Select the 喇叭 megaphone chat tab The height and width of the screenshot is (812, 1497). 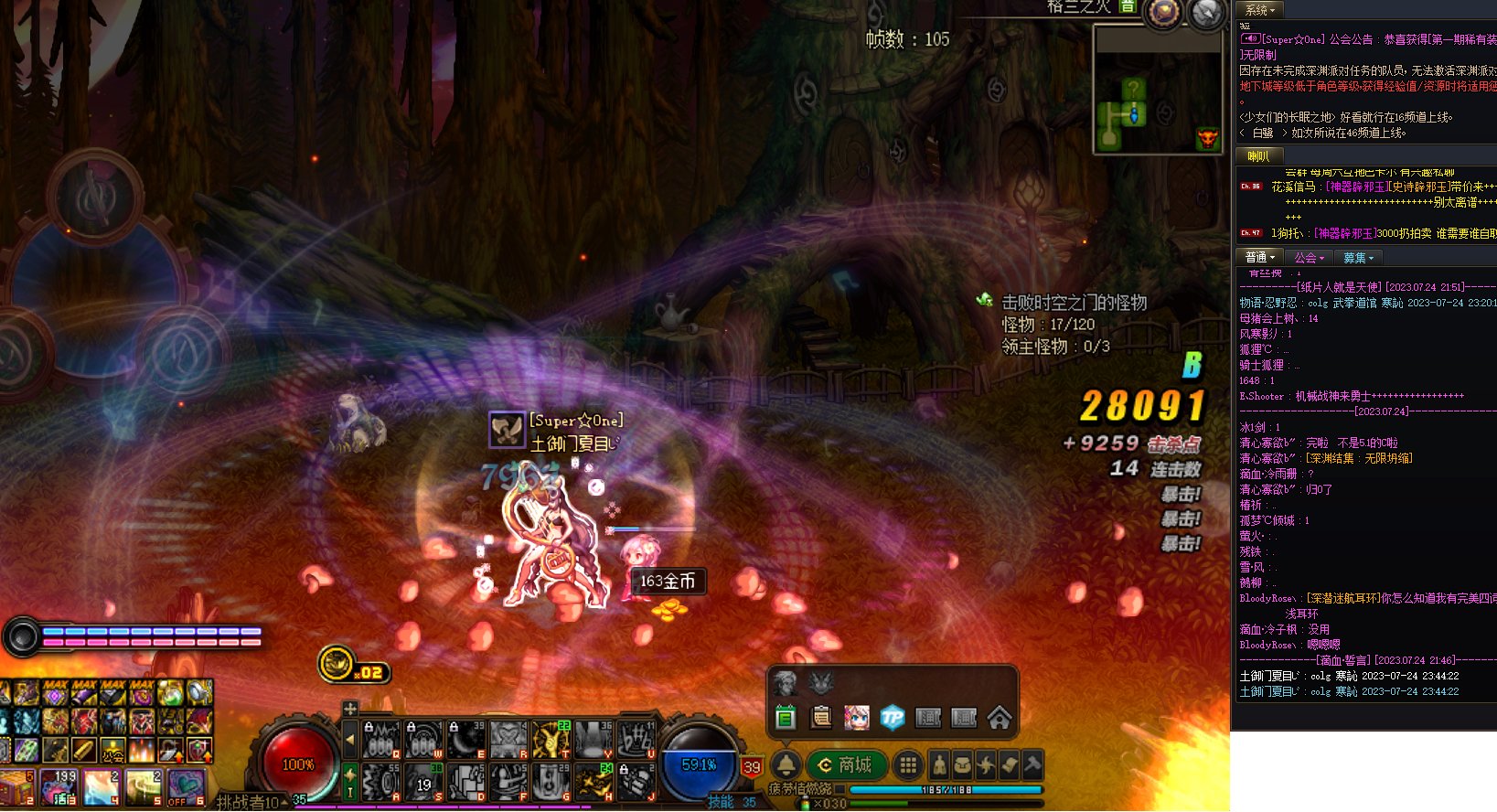click(1259, 156)
